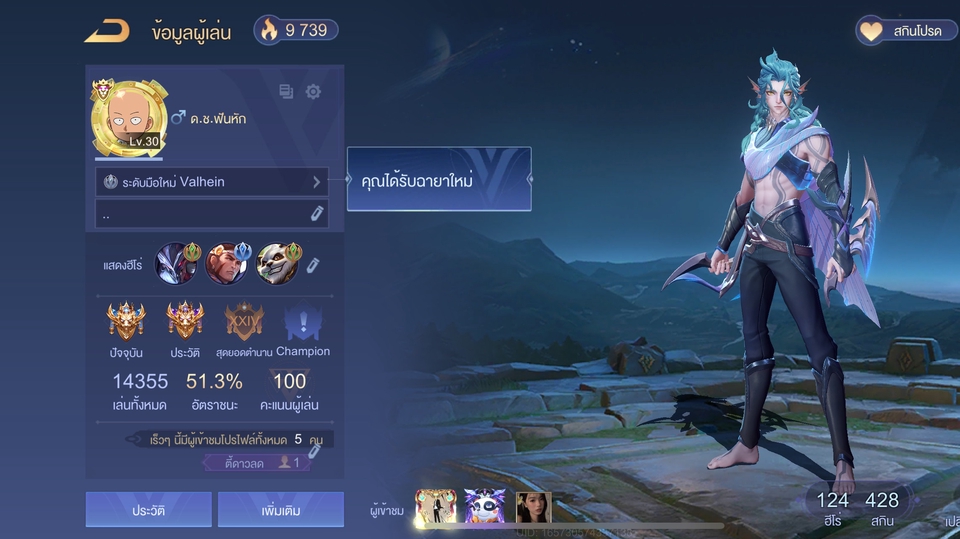Edit the signature field with pencil icon

point(317,213)
